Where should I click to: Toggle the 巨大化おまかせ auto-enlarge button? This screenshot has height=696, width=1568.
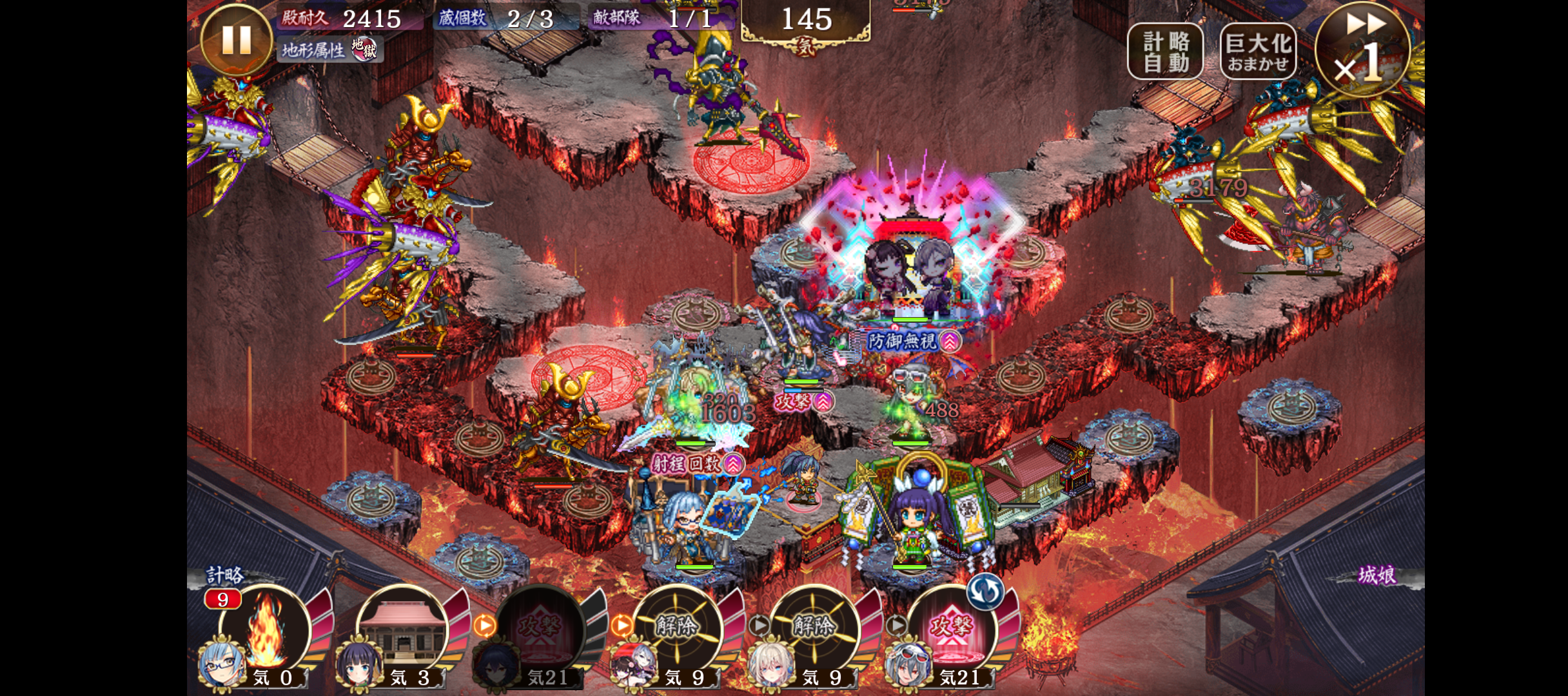coord(1257,52)
